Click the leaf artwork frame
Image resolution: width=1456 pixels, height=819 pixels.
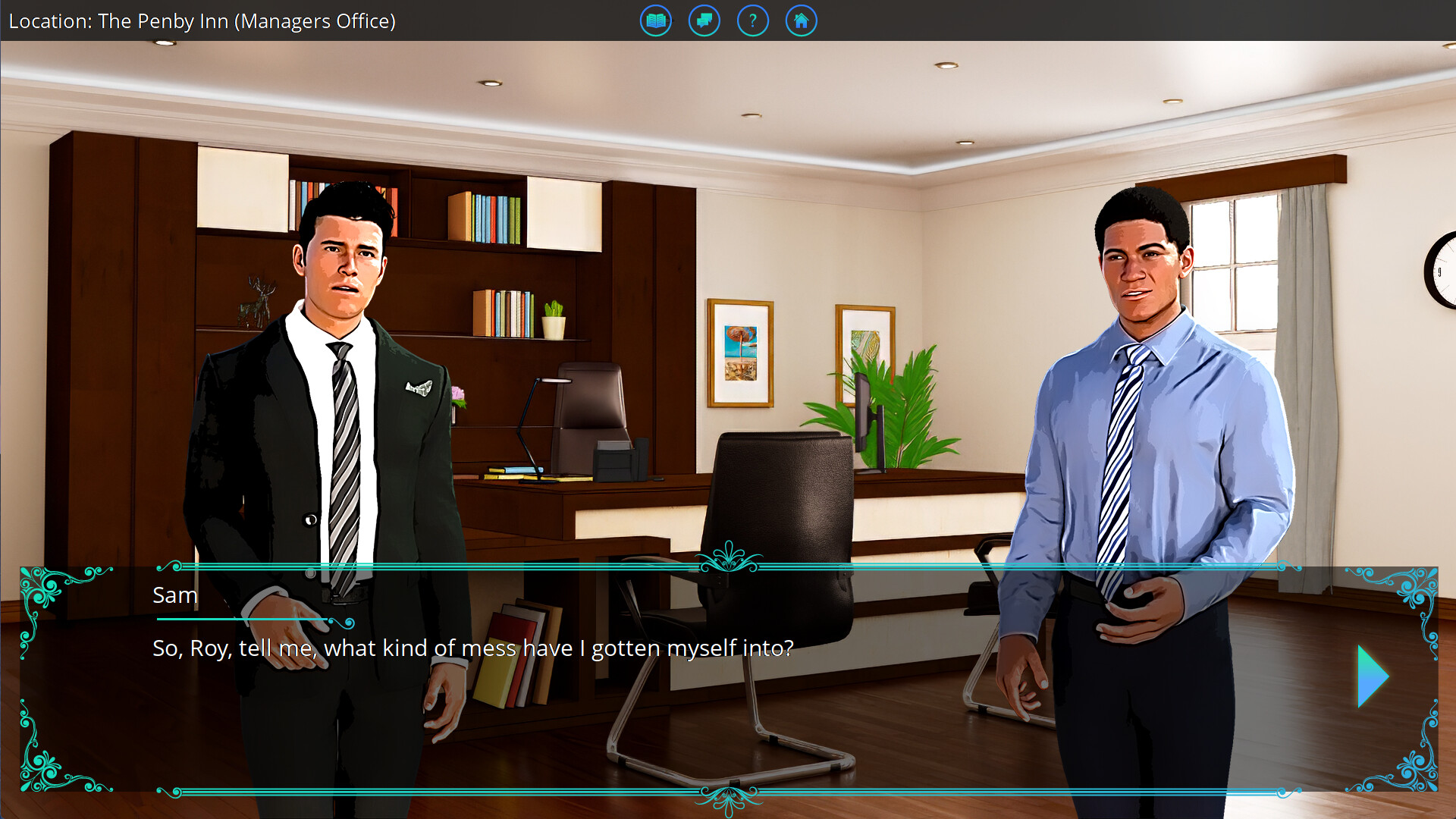[x=864, y=341]
